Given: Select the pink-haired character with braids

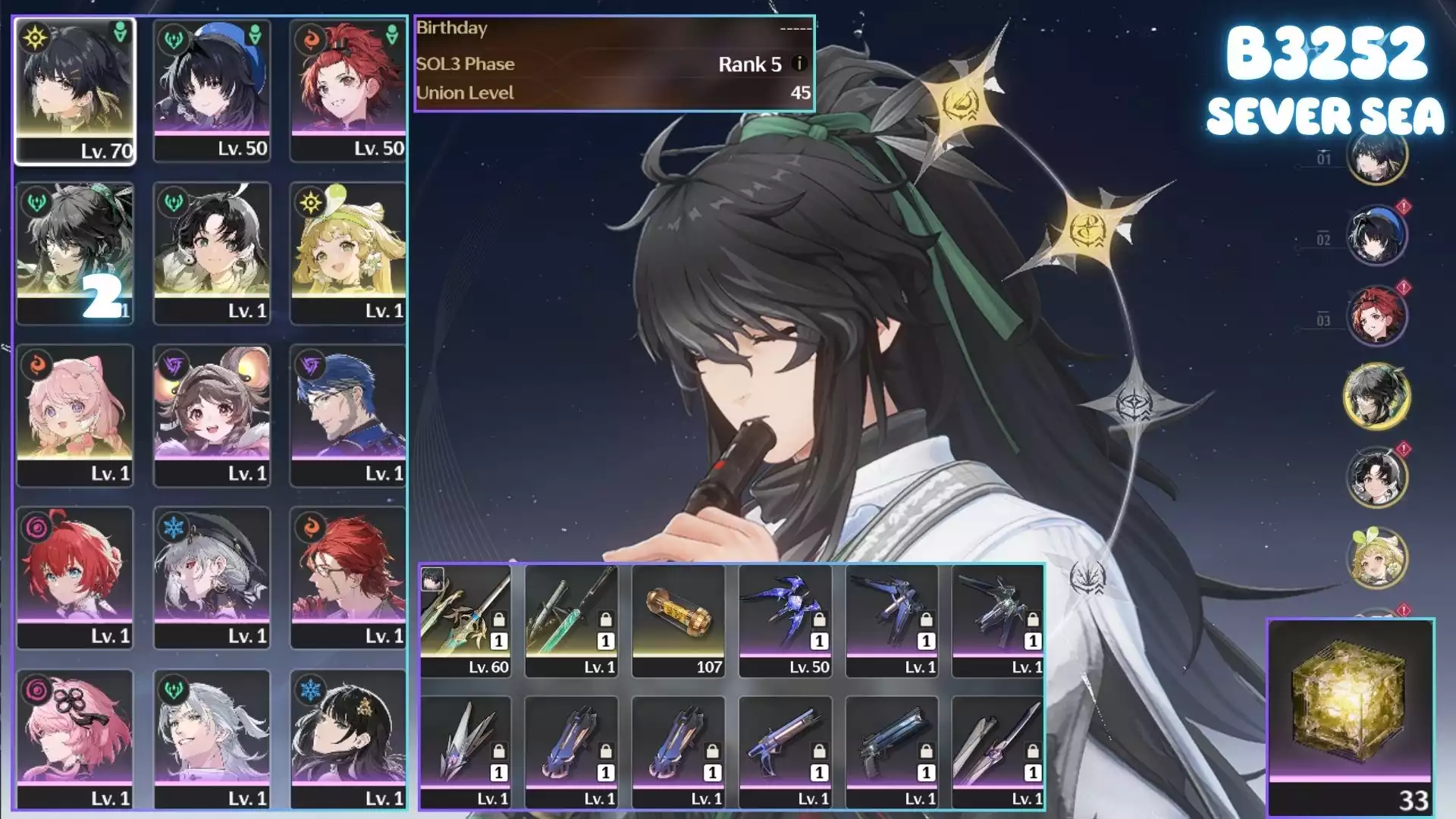Looking at the screenshot, I should pyautogui.click(x=74, y=415).
